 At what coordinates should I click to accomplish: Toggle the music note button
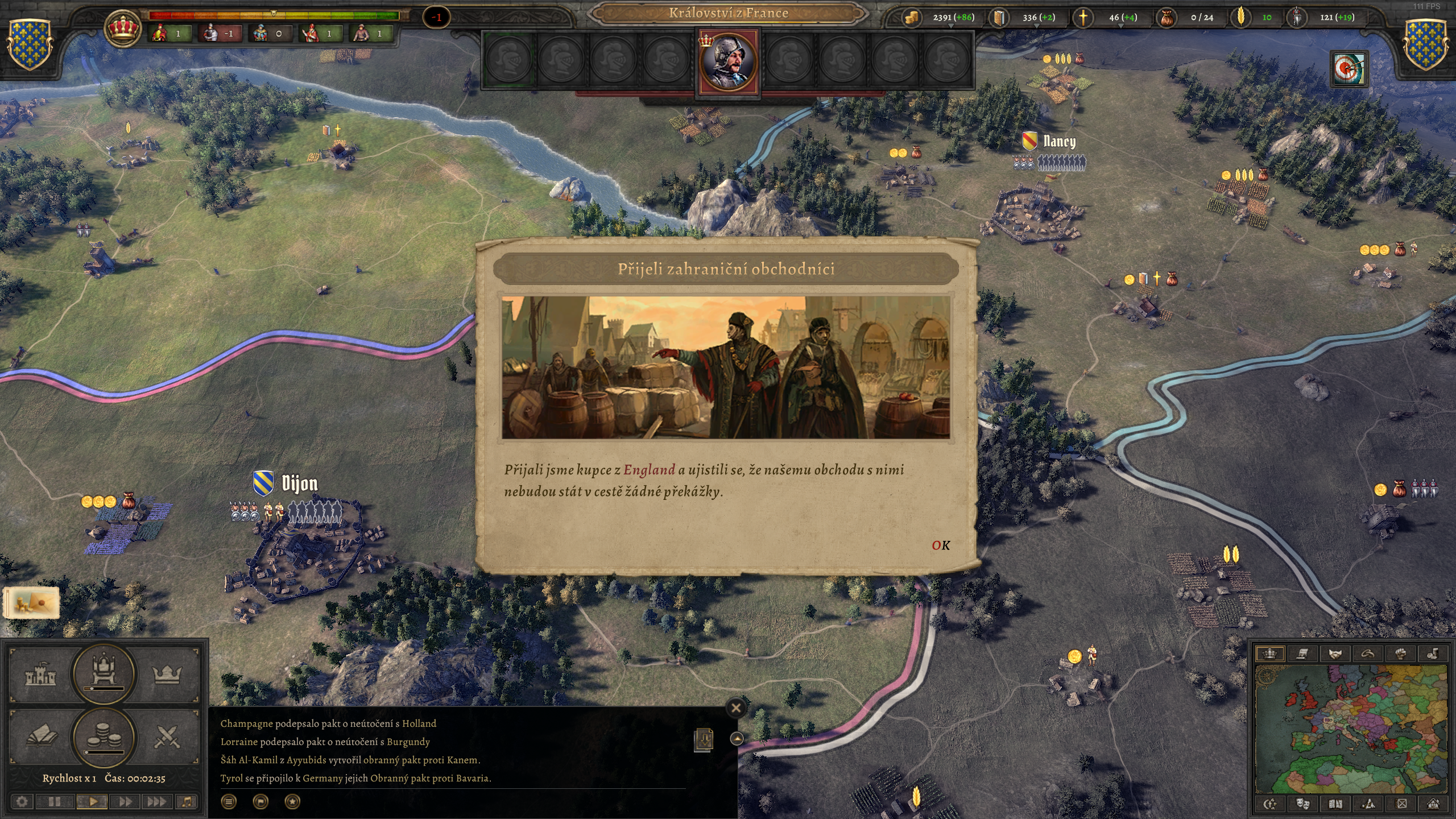click(187, 802)
